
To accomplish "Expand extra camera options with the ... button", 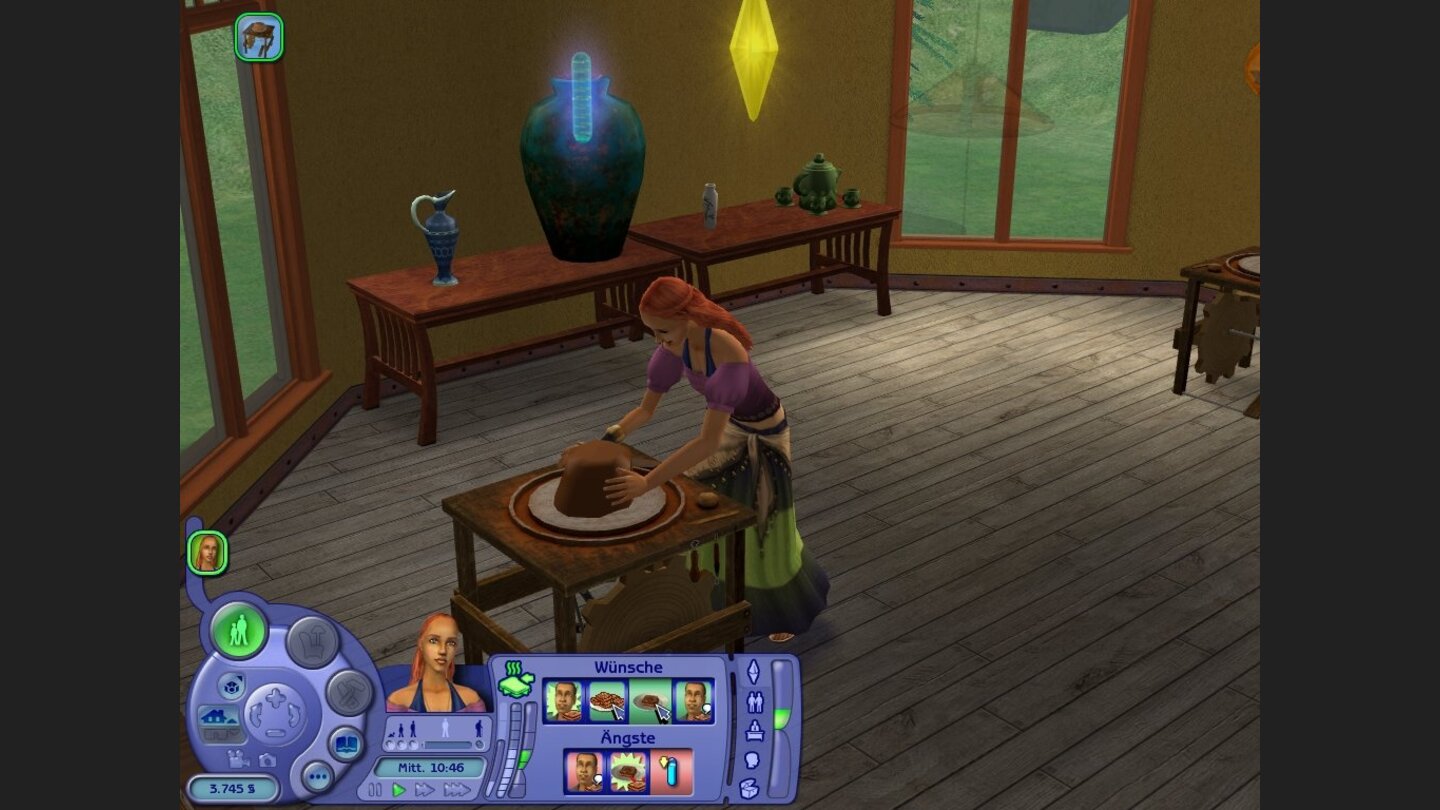I will (x=319, y=776).
